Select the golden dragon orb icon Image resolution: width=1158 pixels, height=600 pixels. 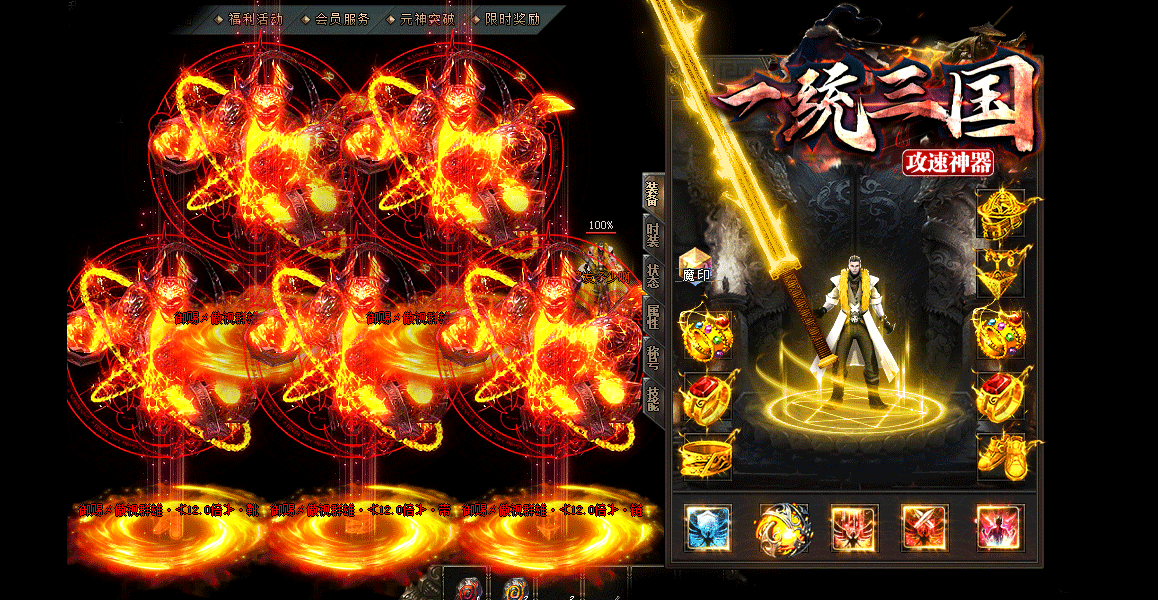coord(781,527)
